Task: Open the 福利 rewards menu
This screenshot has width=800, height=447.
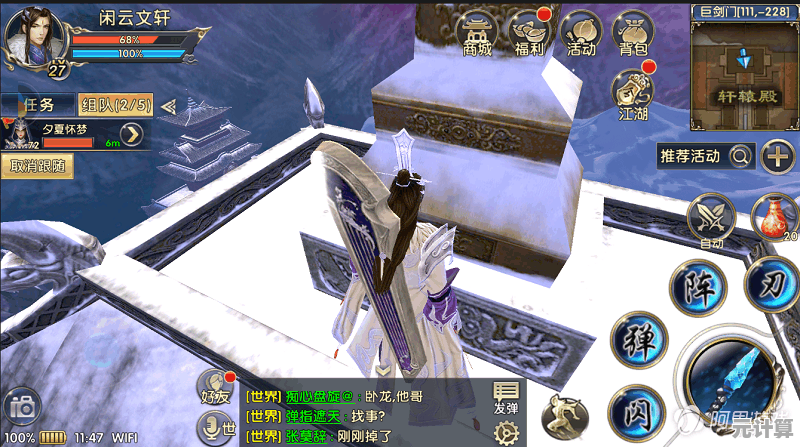Action: pos(529,34)
